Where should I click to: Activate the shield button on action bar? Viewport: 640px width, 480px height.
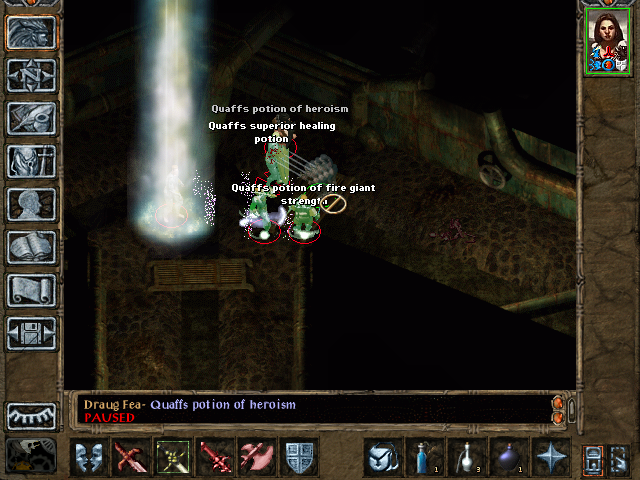click(x=300, y=457)
